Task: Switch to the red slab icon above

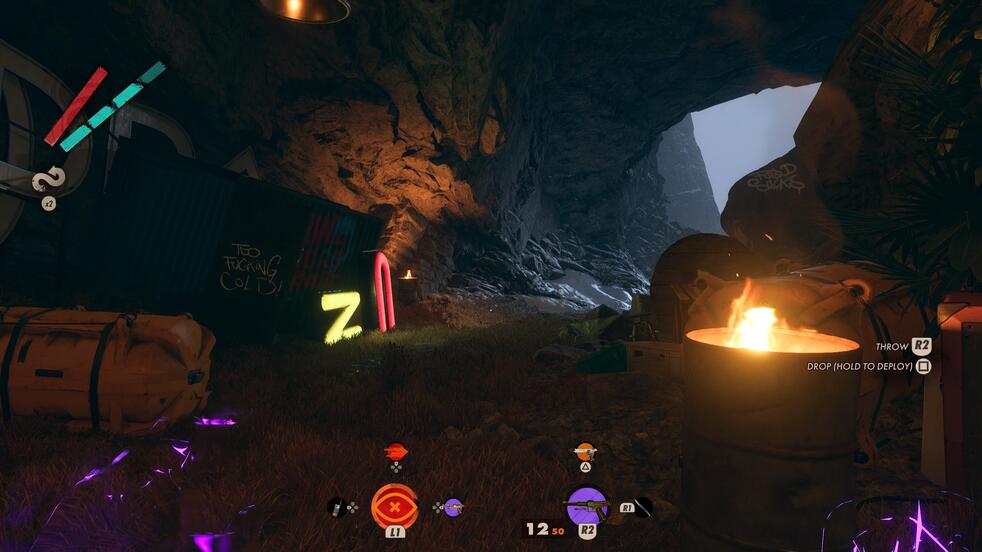Action: [396, 451]
